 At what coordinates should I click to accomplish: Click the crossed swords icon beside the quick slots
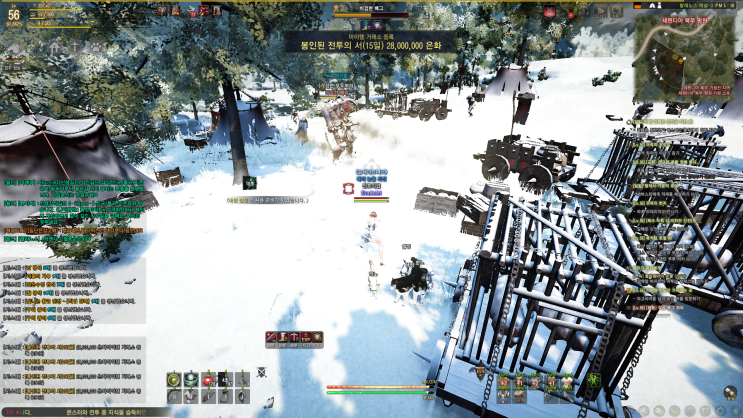pos(261,372)
